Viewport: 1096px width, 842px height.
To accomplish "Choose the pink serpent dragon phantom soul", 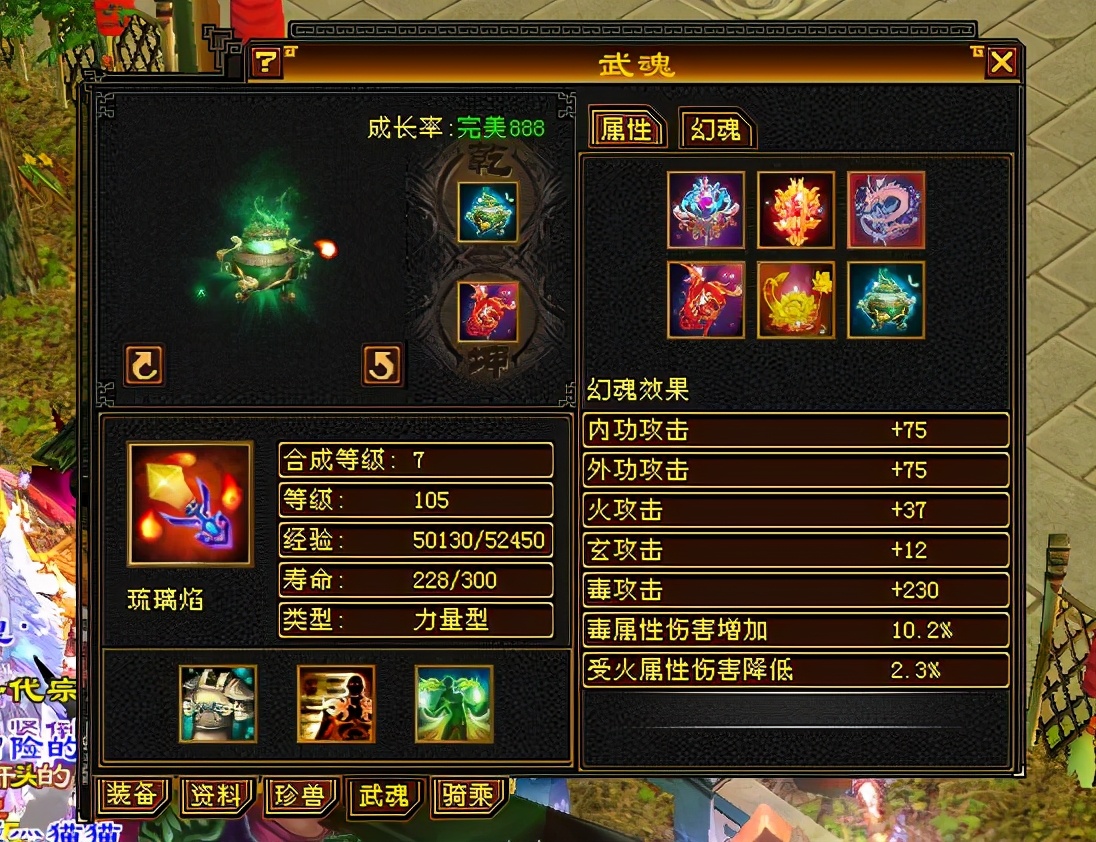I will pos(886,210).
